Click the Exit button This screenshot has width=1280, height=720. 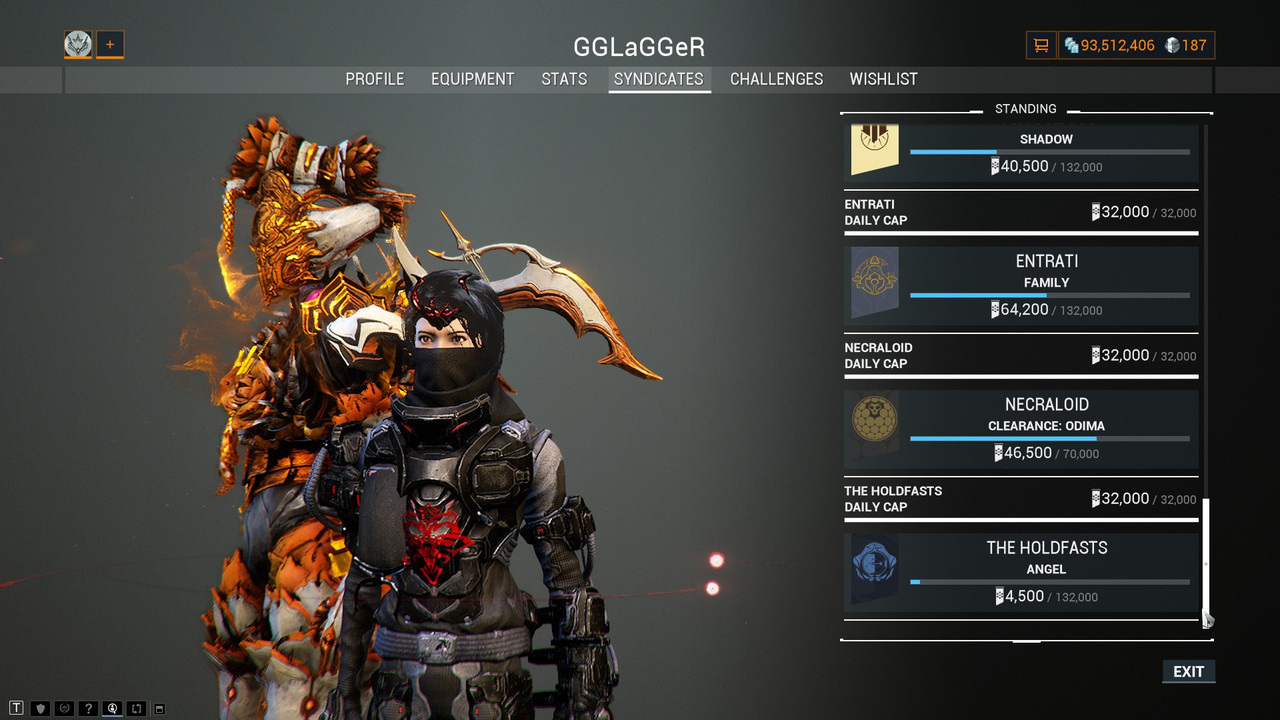[1188, 671]
